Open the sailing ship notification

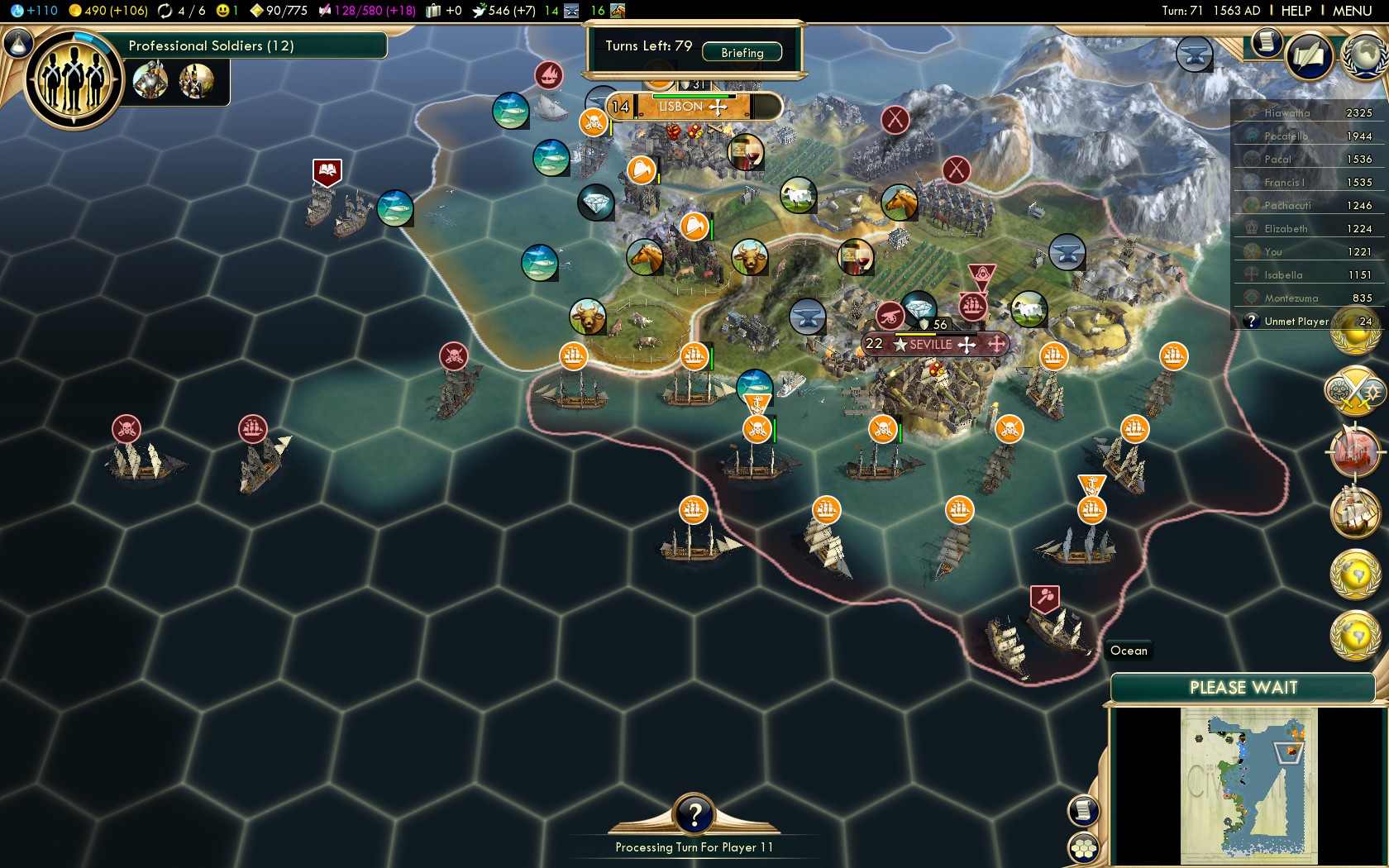click(x=1354, y=513)
